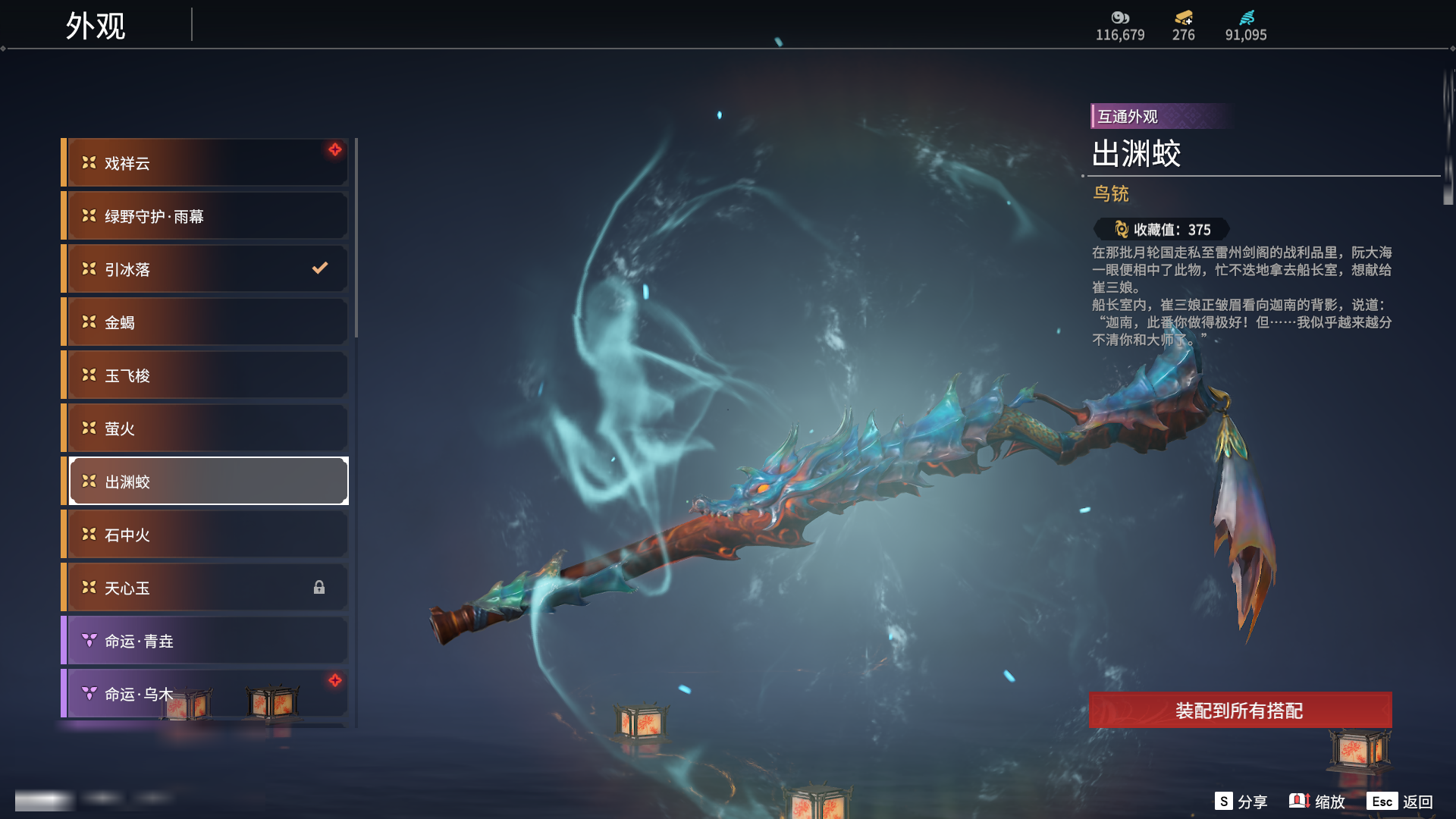
Task: Choose the 石中火 appearance
Action: [206, 535]
